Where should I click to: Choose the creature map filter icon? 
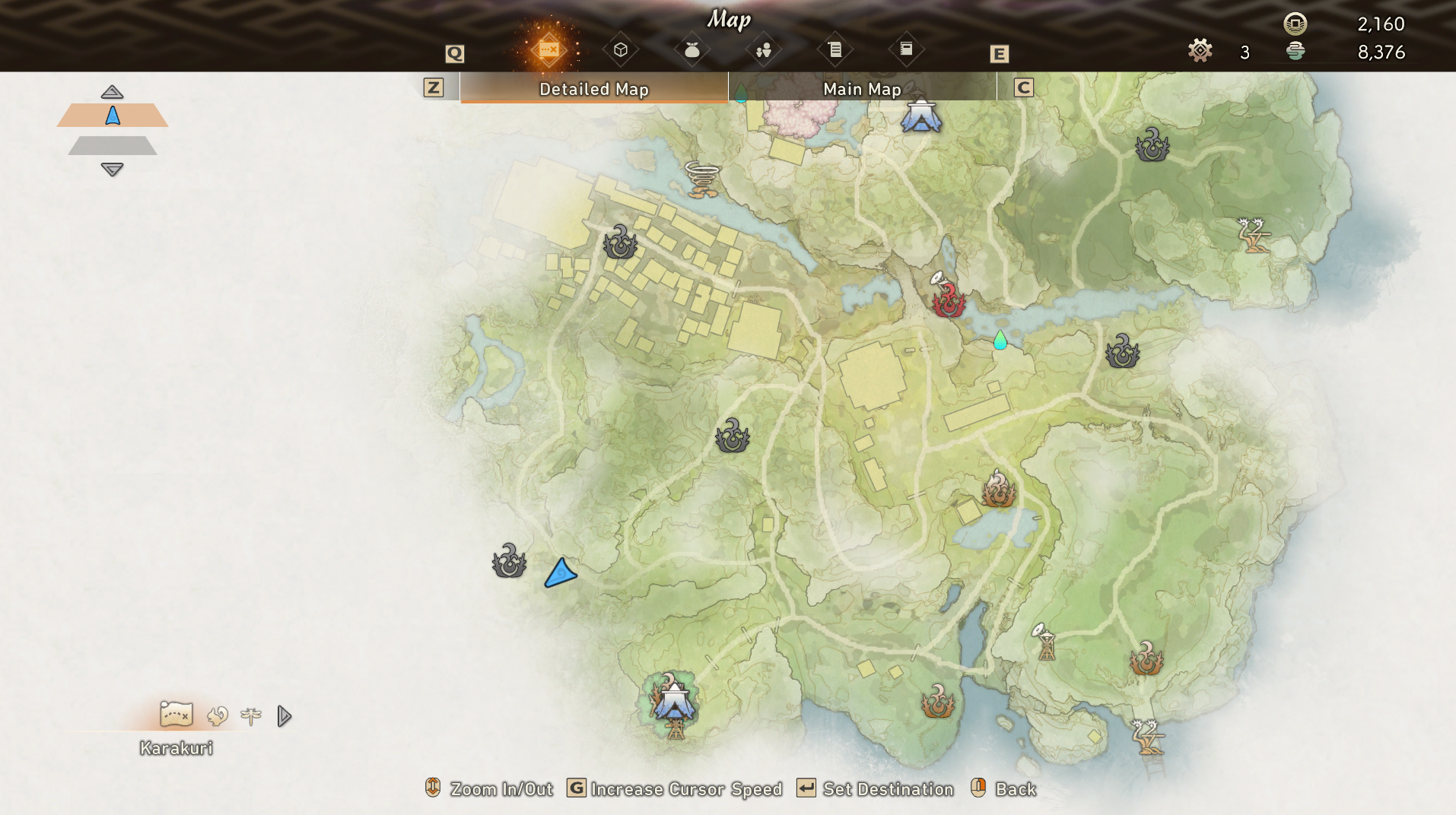(218, 716)
